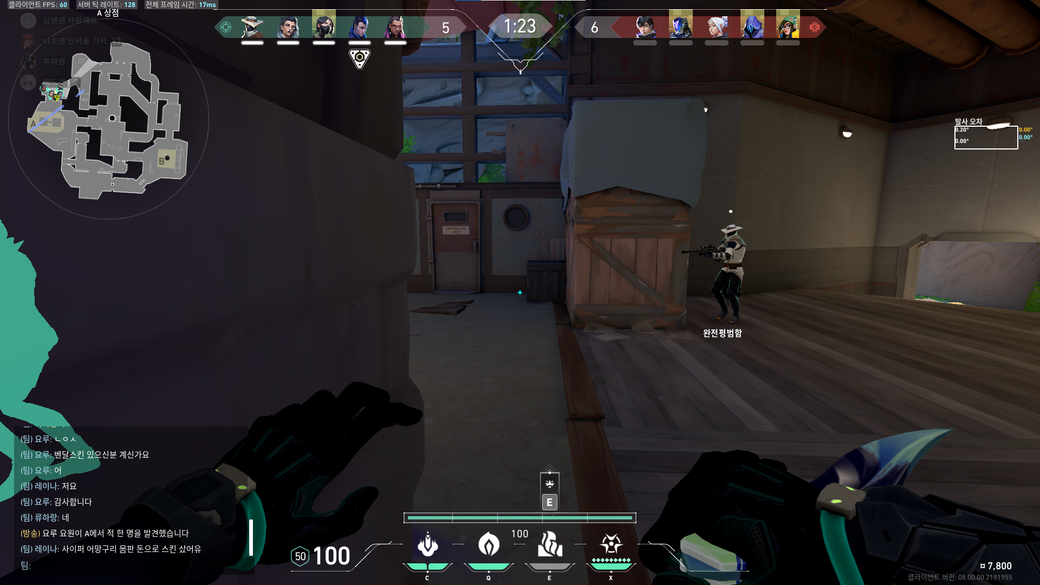This screenshot has height=585, width=1040.
Task: Select the yellow-beanie Killjoy portrait on the red team
Action: [788, 26]
